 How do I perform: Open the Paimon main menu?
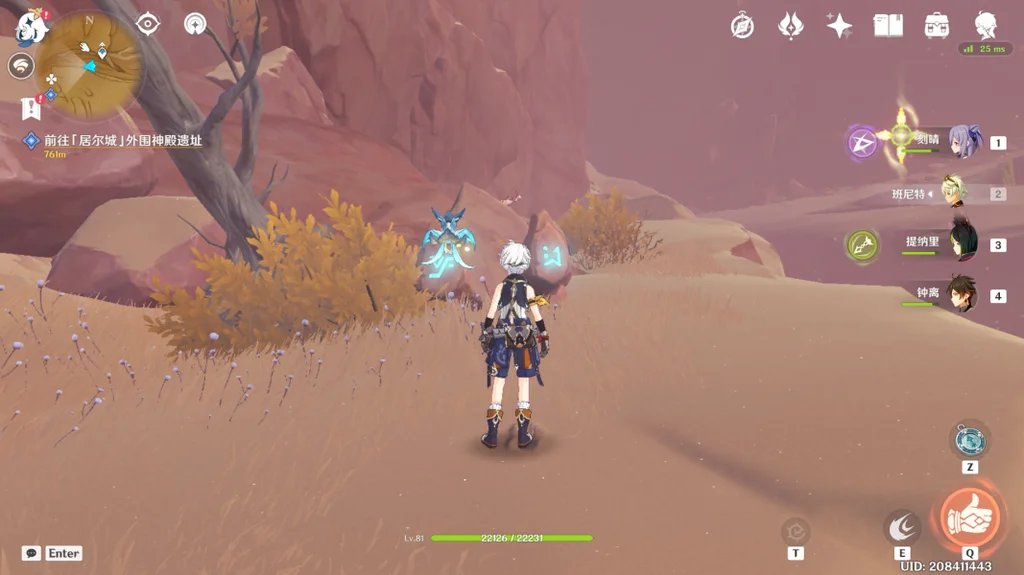tap(30, 27)
